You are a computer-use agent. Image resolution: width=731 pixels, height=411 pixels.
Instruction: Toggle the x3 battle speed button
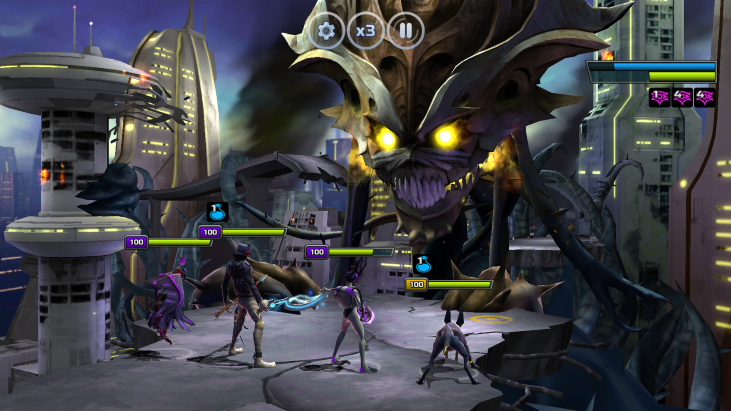tap(366, 31)
